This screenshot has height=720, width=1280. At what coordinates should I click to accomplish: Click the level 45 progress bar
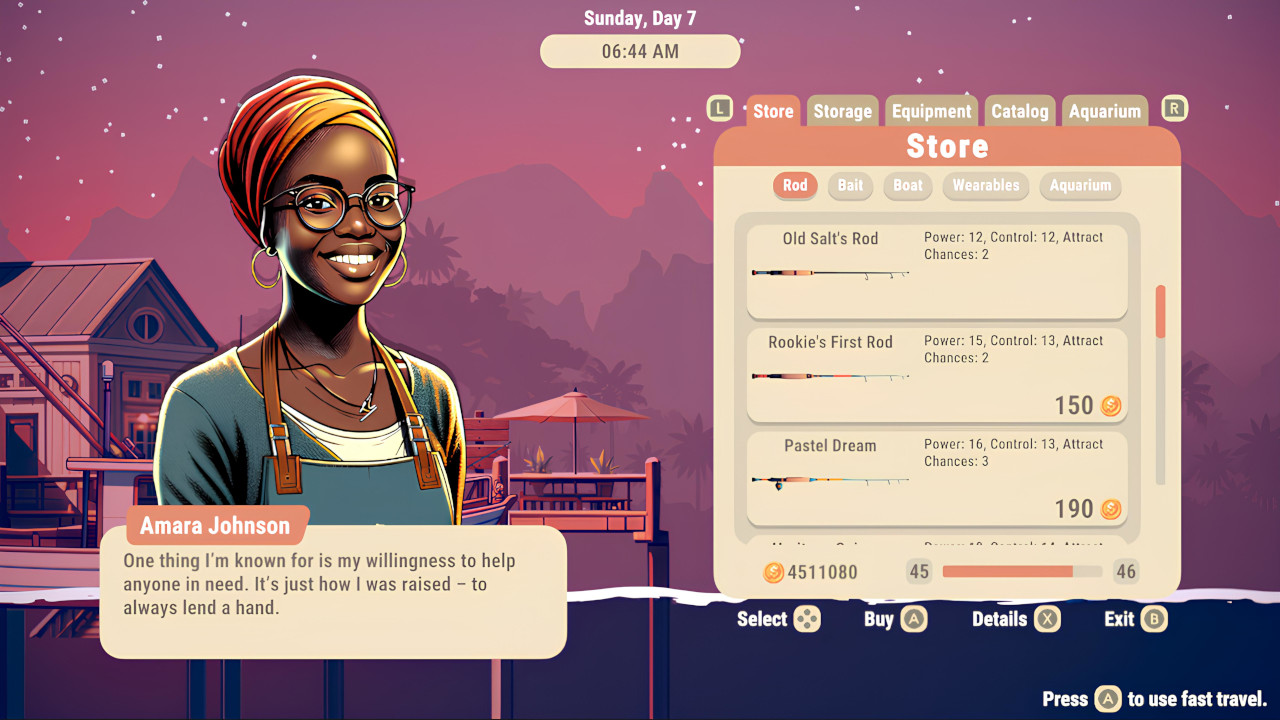point(1022,571)
